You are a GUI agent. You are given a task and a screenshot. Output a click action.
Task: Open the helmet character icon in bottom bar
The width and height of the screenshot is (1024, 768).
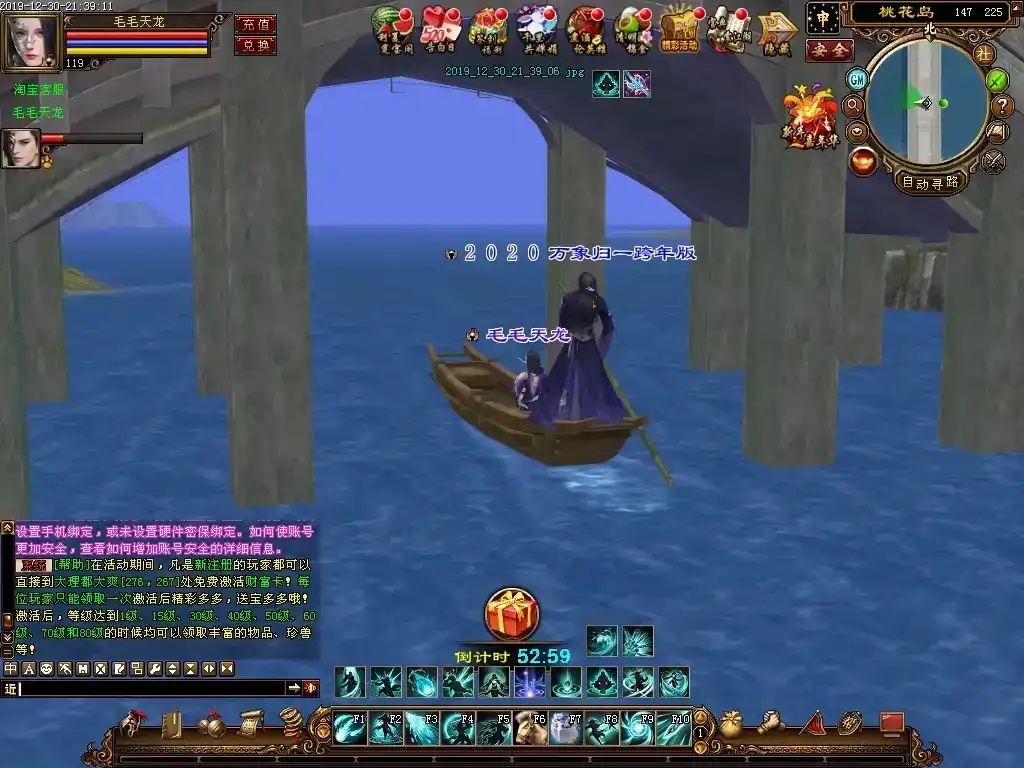click(x=131, y=722)
